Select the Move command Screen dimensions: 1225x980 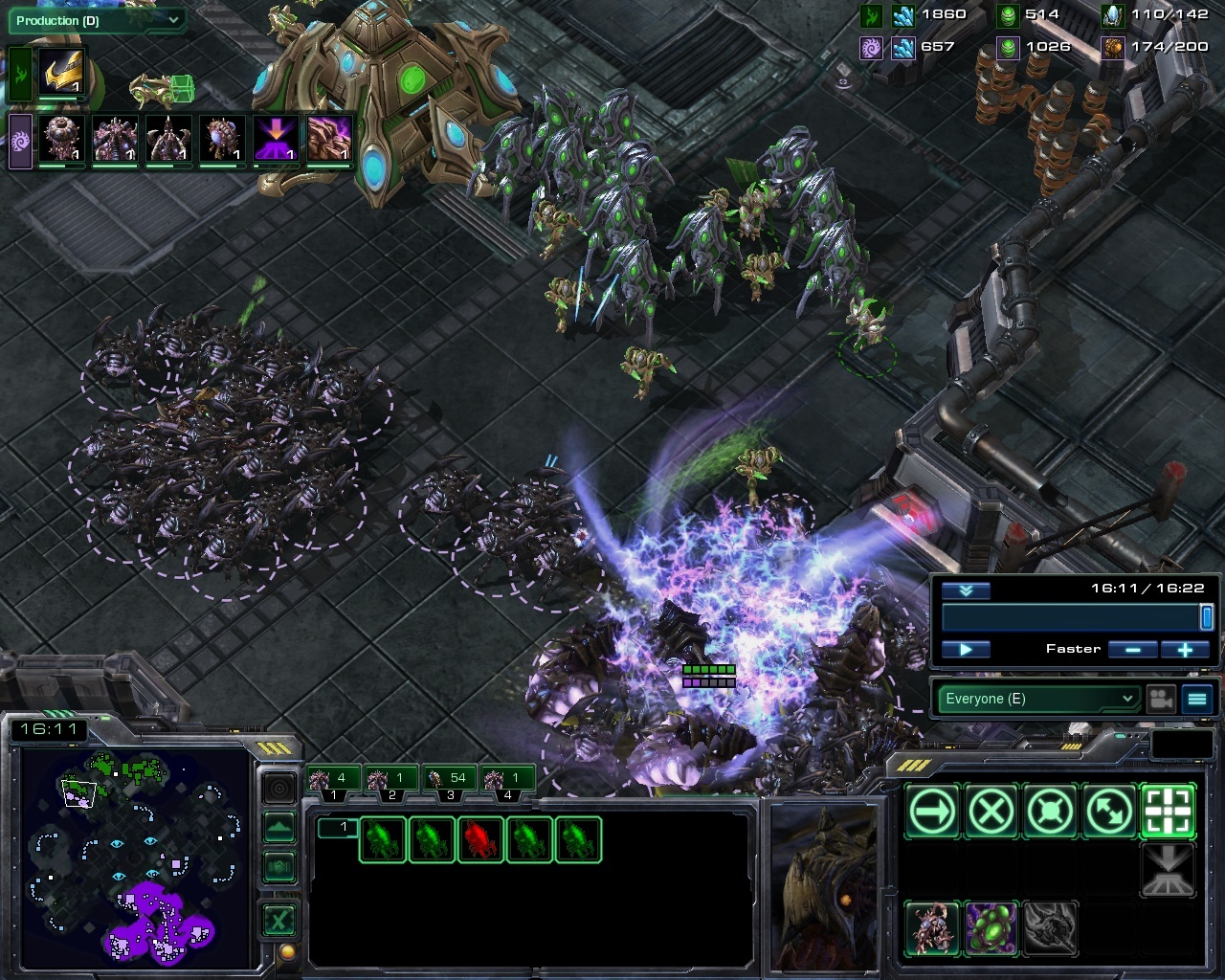tap(932, 813)
